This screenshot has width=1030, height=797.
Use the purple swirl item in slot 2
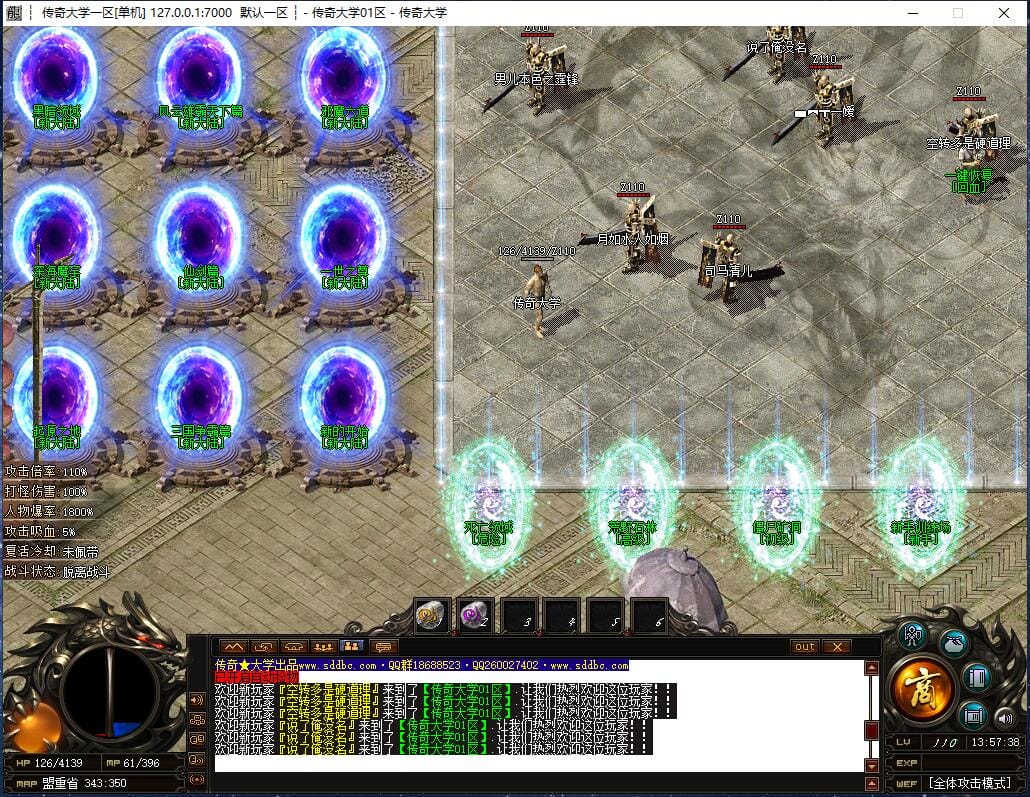(474, 616)
